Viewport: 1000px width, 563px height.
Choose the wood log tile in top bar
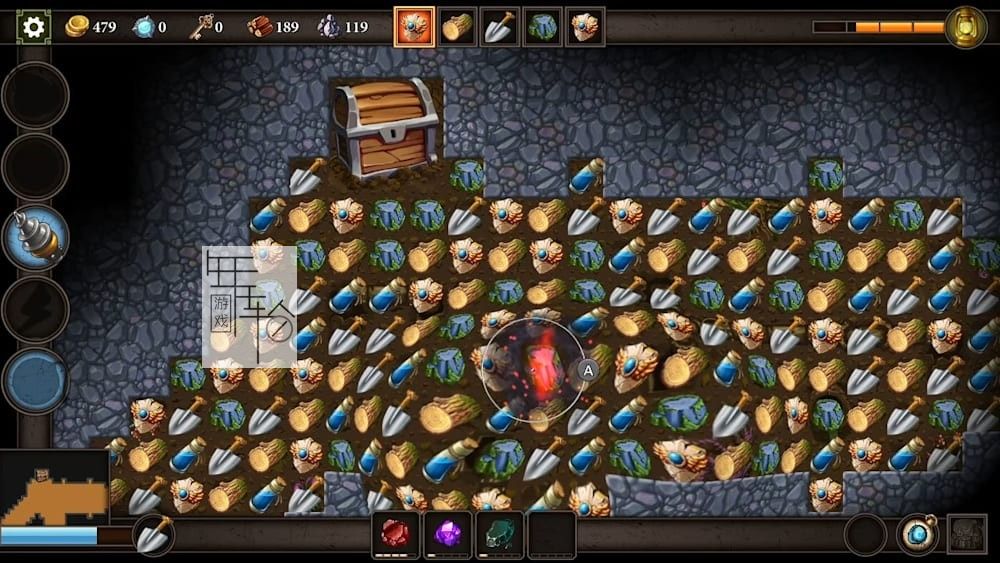457,27
